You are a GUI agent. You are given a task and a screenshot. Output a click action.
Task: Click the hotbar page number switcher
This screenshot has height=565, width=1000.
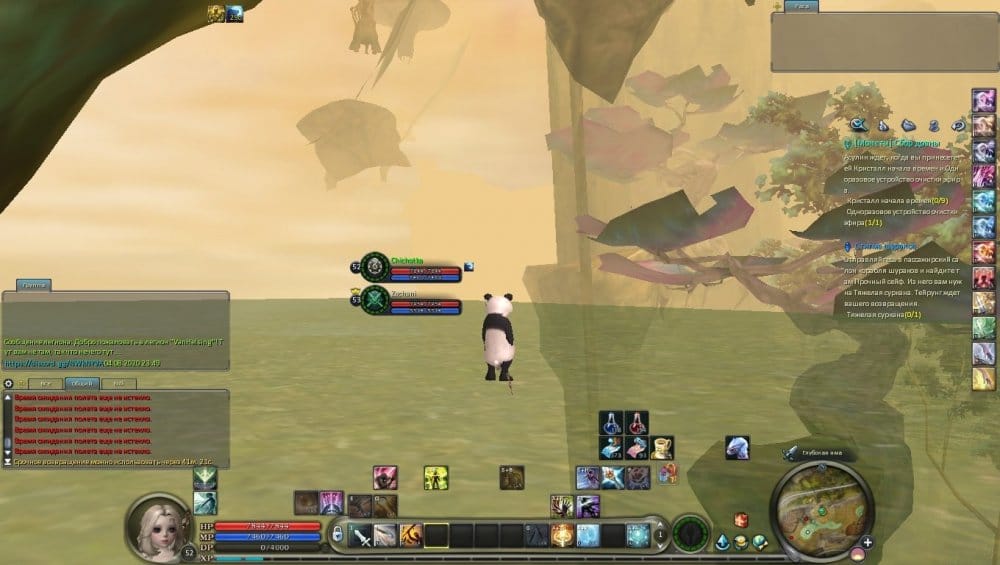659,535
